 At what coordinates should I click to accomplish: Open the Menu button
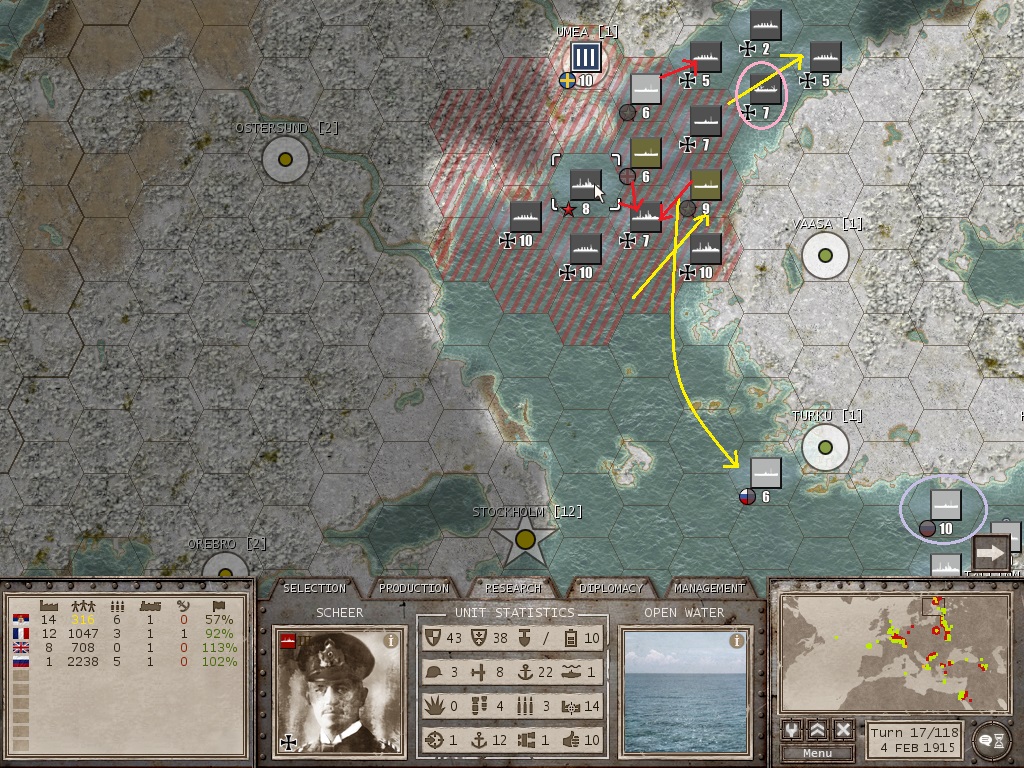click(817, 753)
